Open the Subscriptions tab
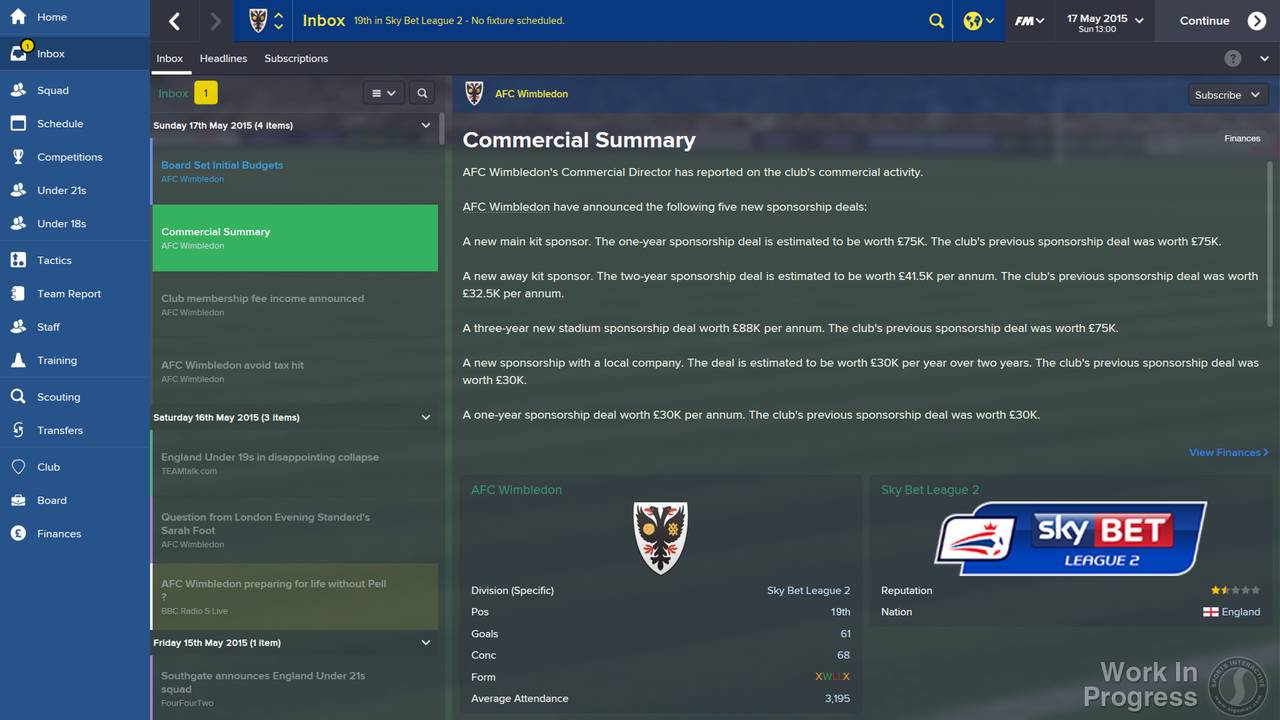This screenshot has width=1280, height=720. pos(296,58)
